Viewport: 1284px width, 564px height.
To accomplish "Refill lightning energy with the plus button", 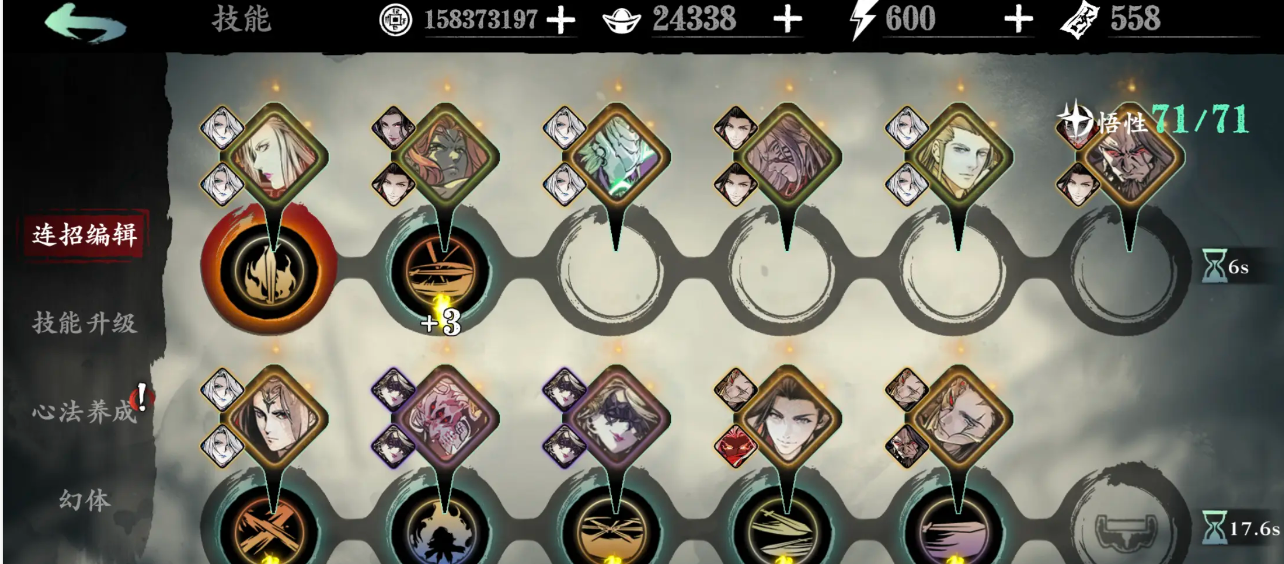I will (x=1018, y=20).
